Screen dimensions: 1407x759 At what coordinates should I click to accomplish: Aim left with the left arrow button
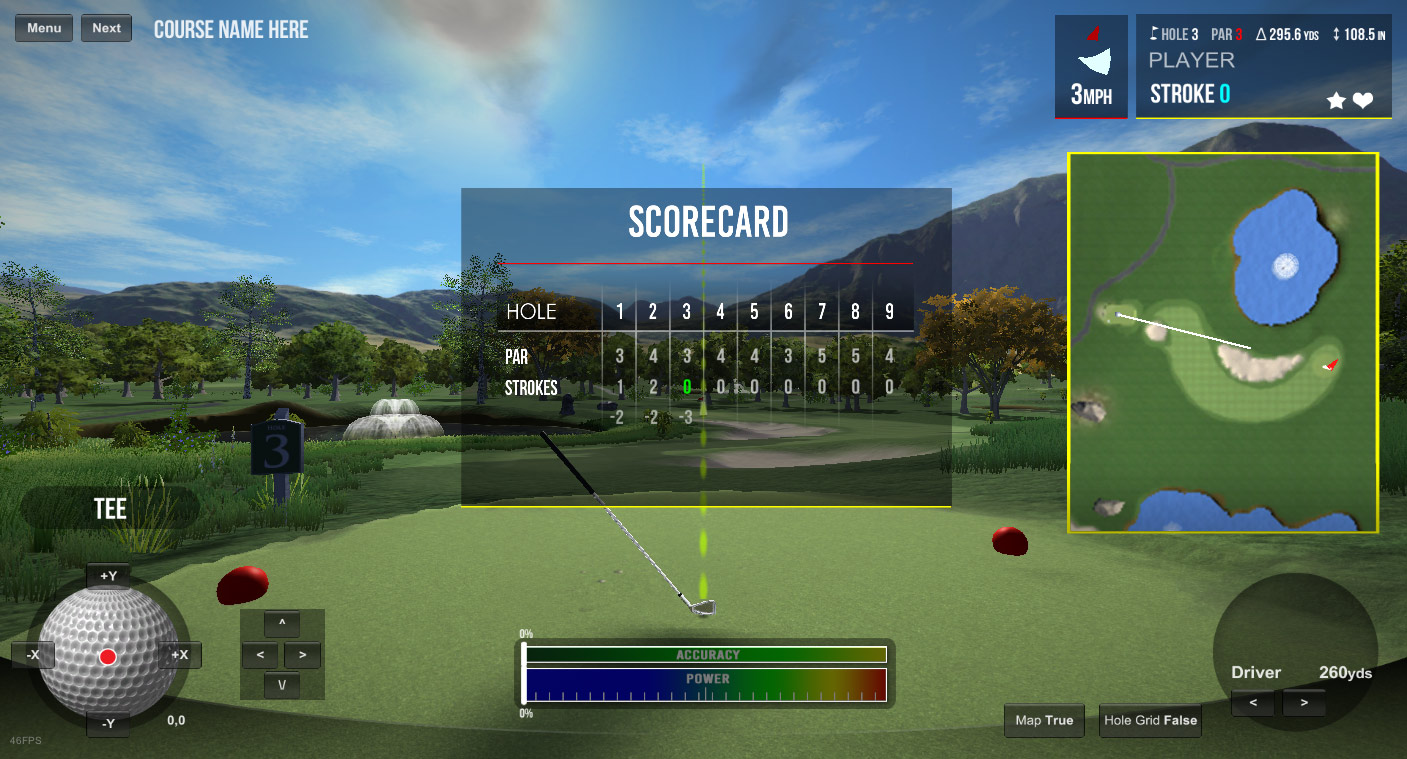click(261, 656)
